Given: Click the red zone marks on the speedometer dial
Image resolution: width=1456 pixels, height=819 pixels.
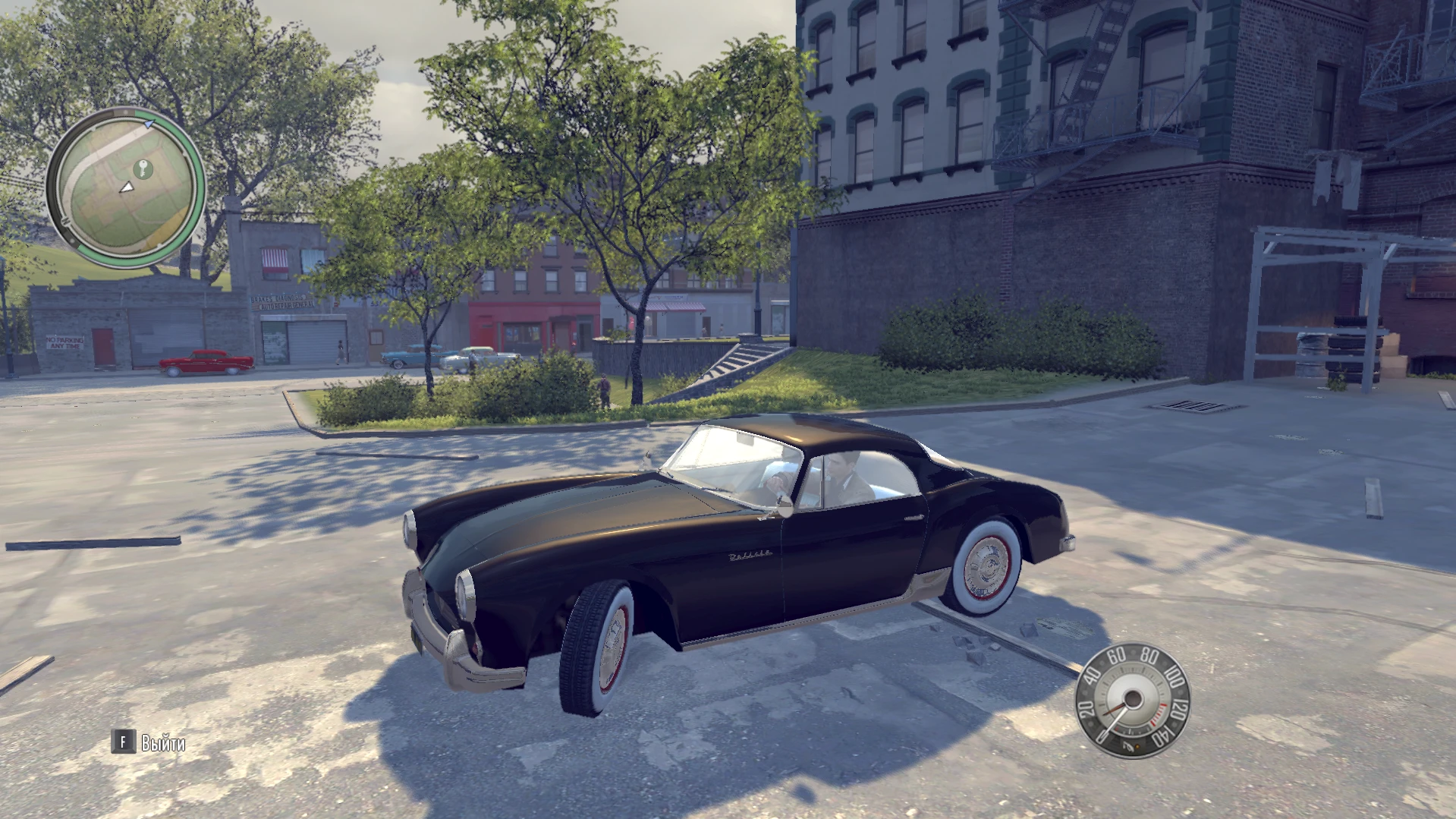Looking at the screenshot, I should 1159,714.
